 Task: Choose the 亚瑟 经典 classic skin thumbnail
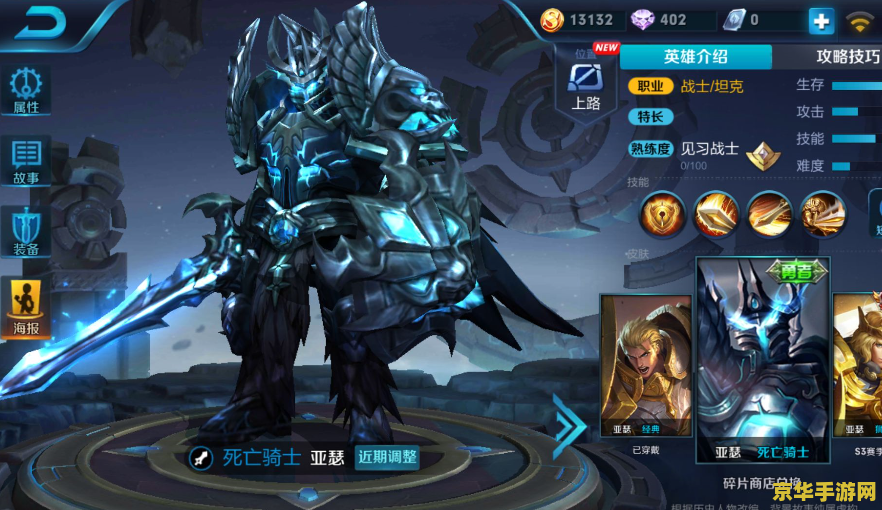(645, 370)
